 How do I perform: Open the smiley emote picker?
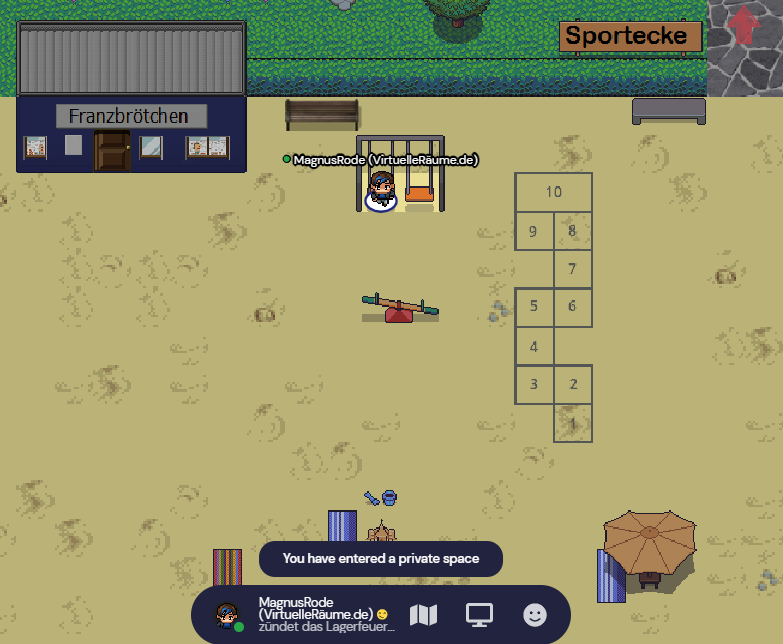pyautogui.click(x=536, y=615)
